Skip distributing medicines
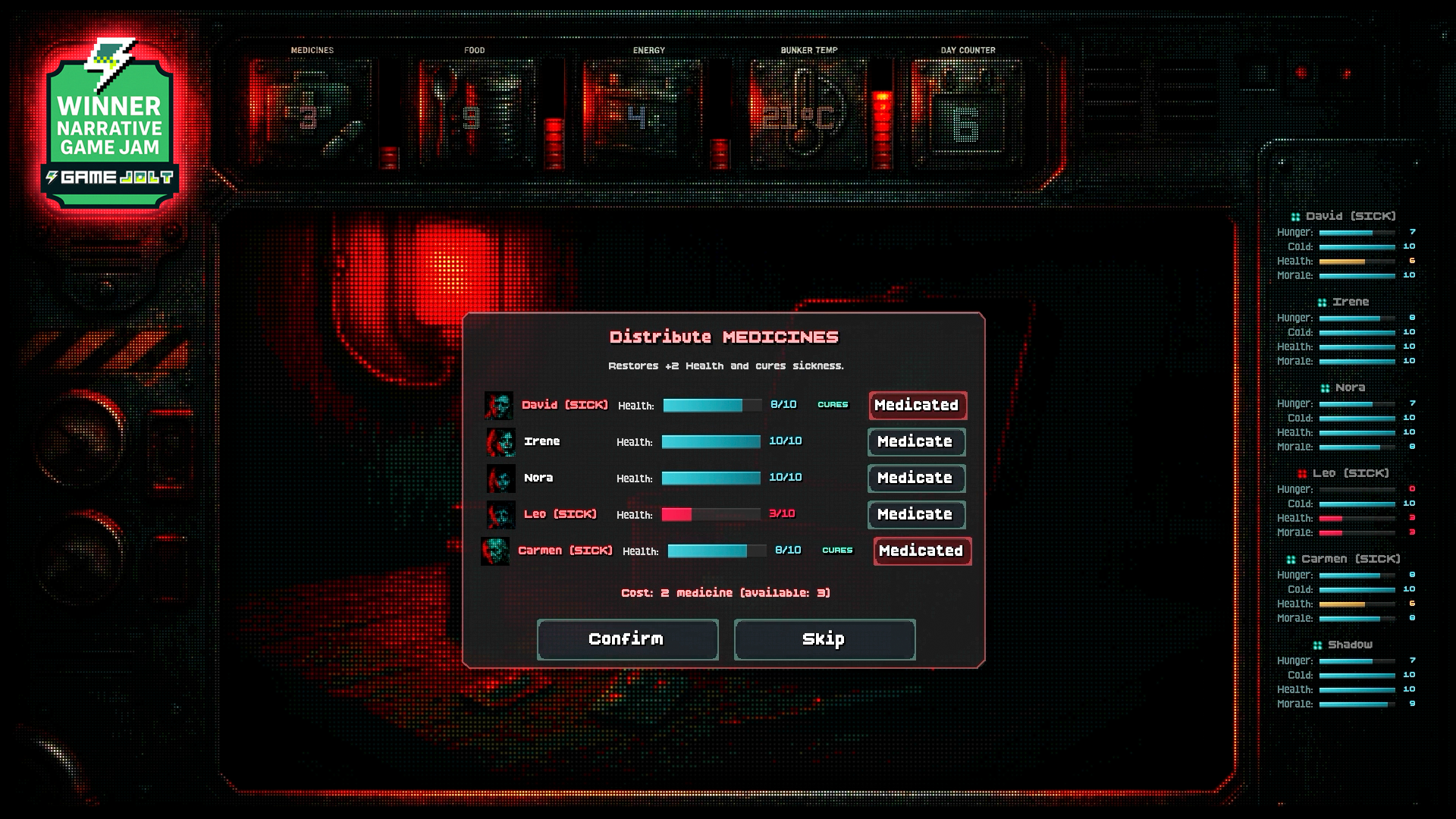The height and width of the screenshot is (819, 1456). coord(824,639)
